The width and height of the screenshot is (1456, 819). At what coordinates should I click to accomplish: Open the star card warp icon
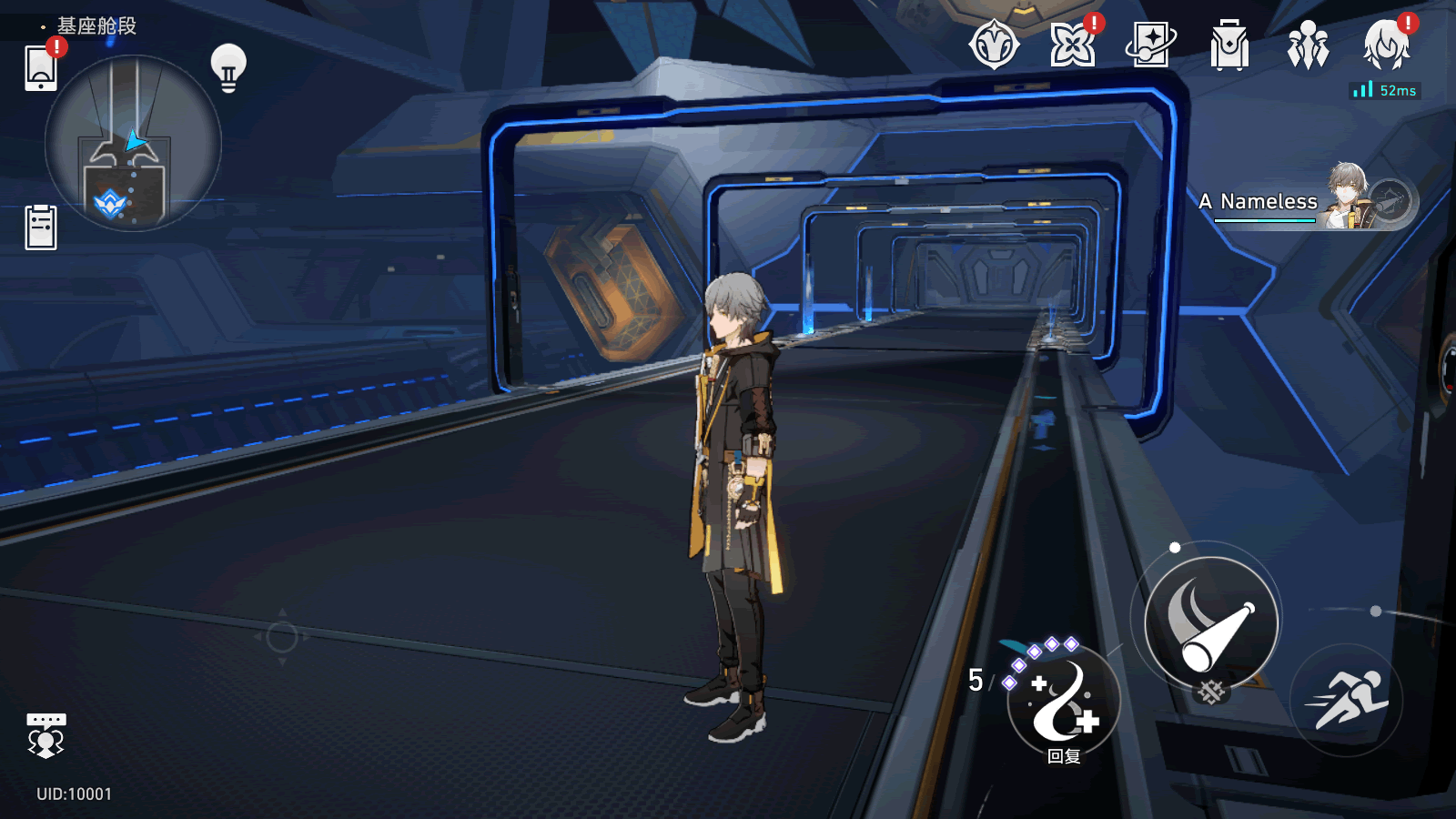click(x=1151, y=45)
